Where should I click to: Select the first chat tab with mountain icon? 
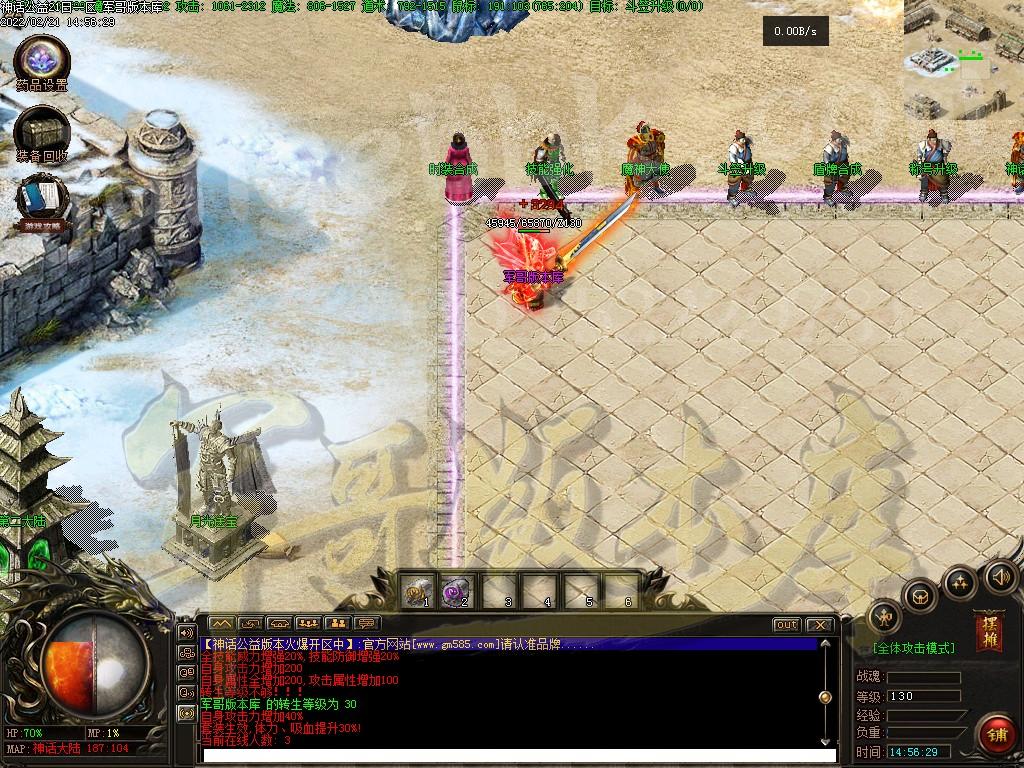(x=221, y=625)
